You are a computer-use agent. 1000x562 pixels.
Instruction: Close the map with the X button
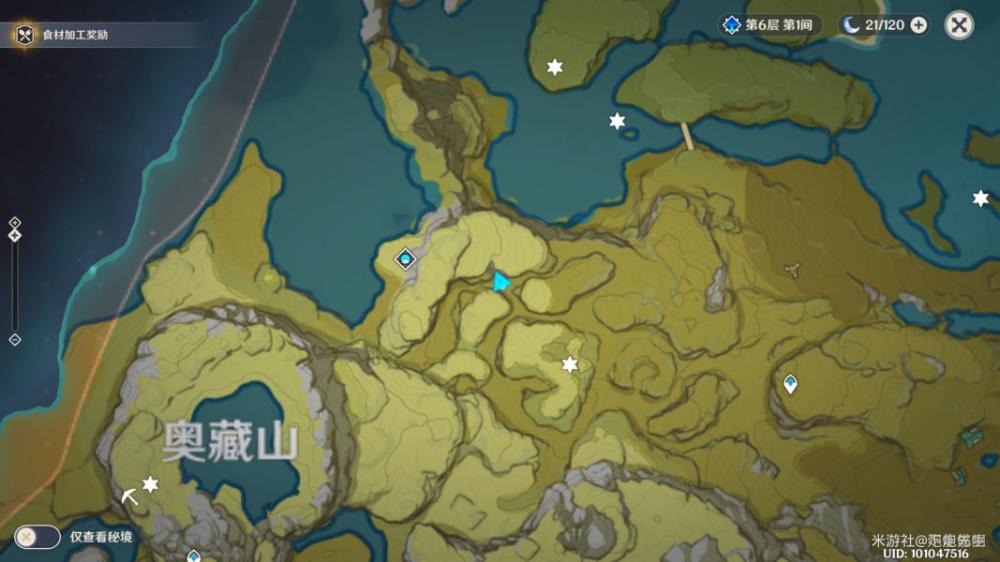tap(959, 26)
